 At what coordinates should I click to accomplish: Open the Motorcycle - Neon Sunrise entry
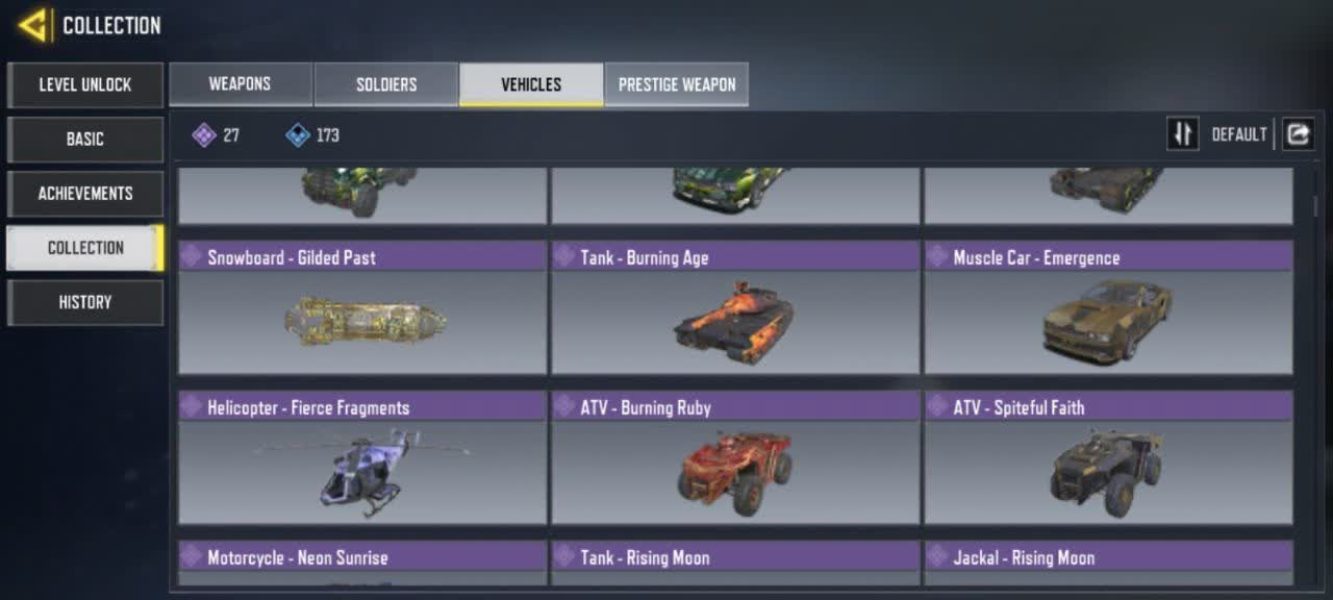[x=362, y=562]
